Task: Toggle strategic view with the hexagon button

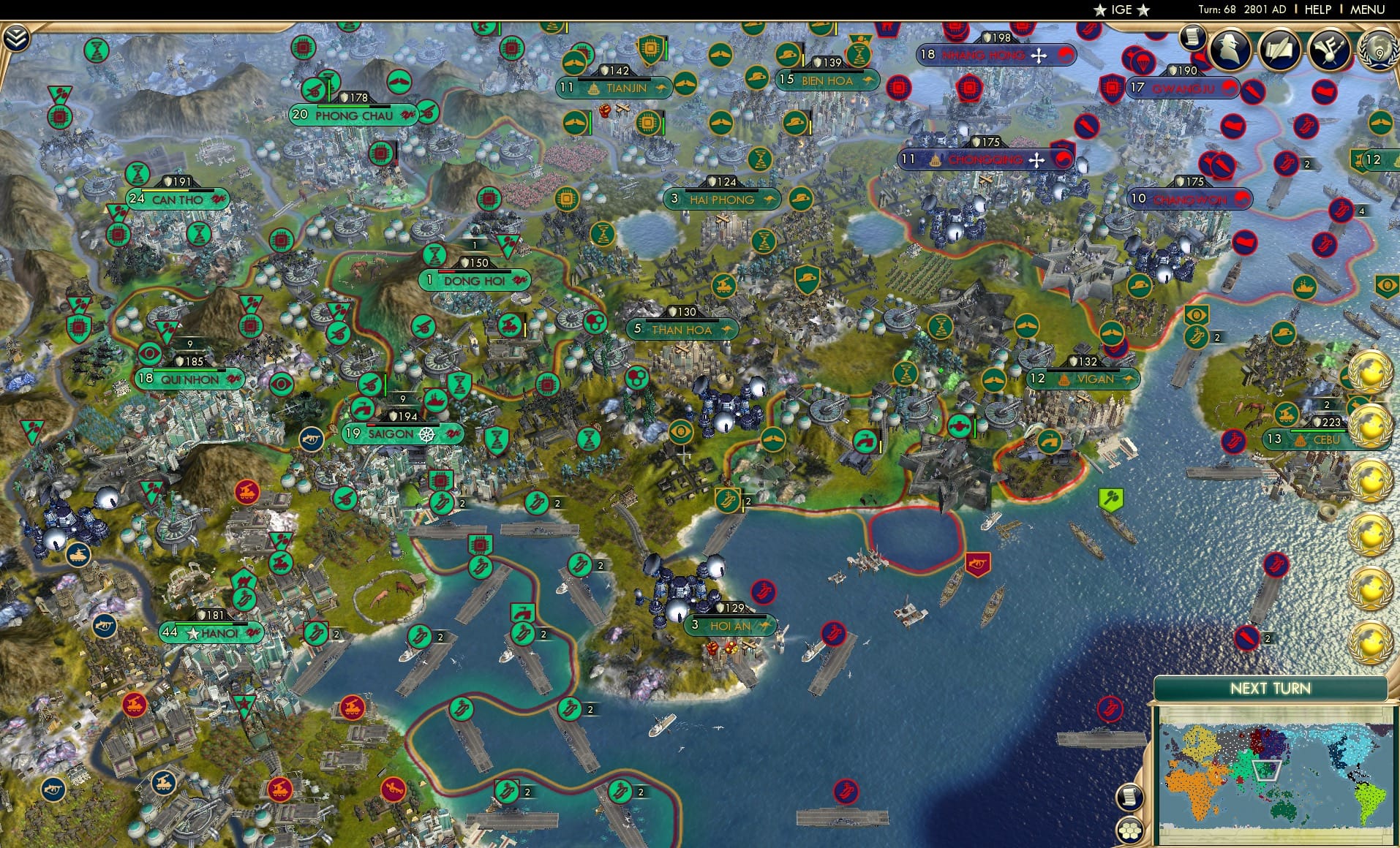Action: [1131, 830]
